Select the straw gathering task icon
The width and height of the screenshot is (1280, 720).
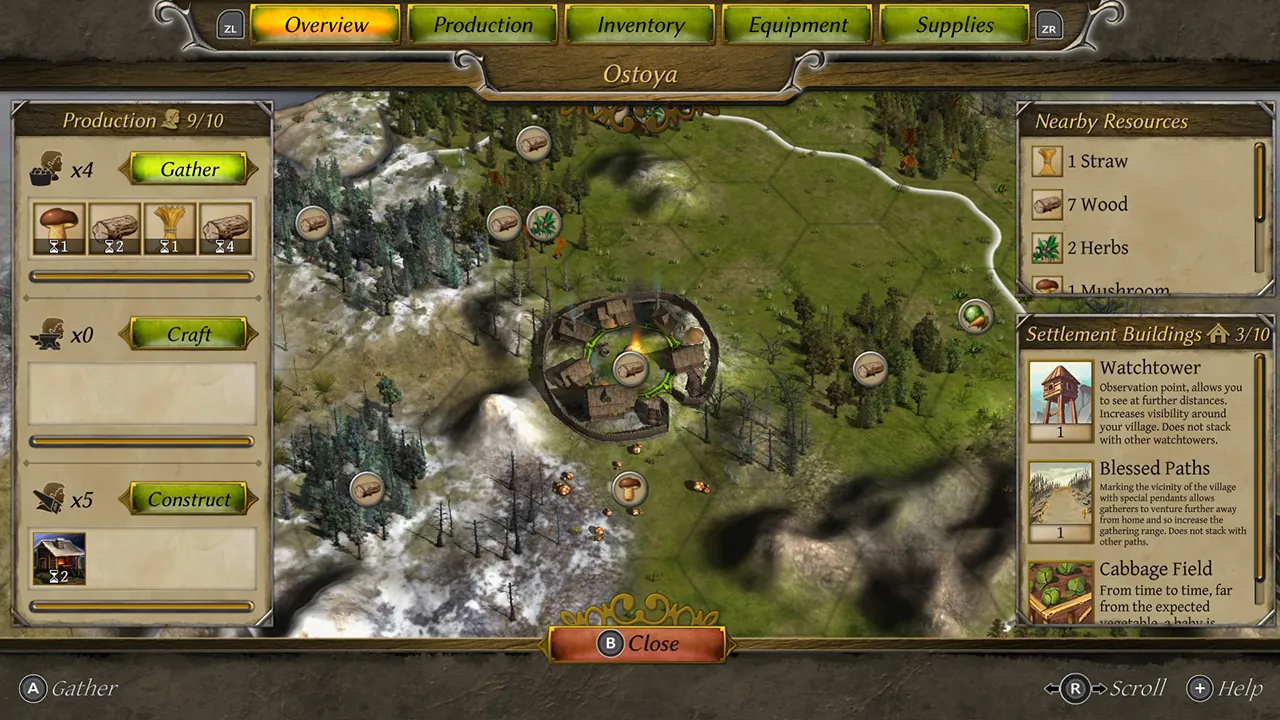click(169, 228)
